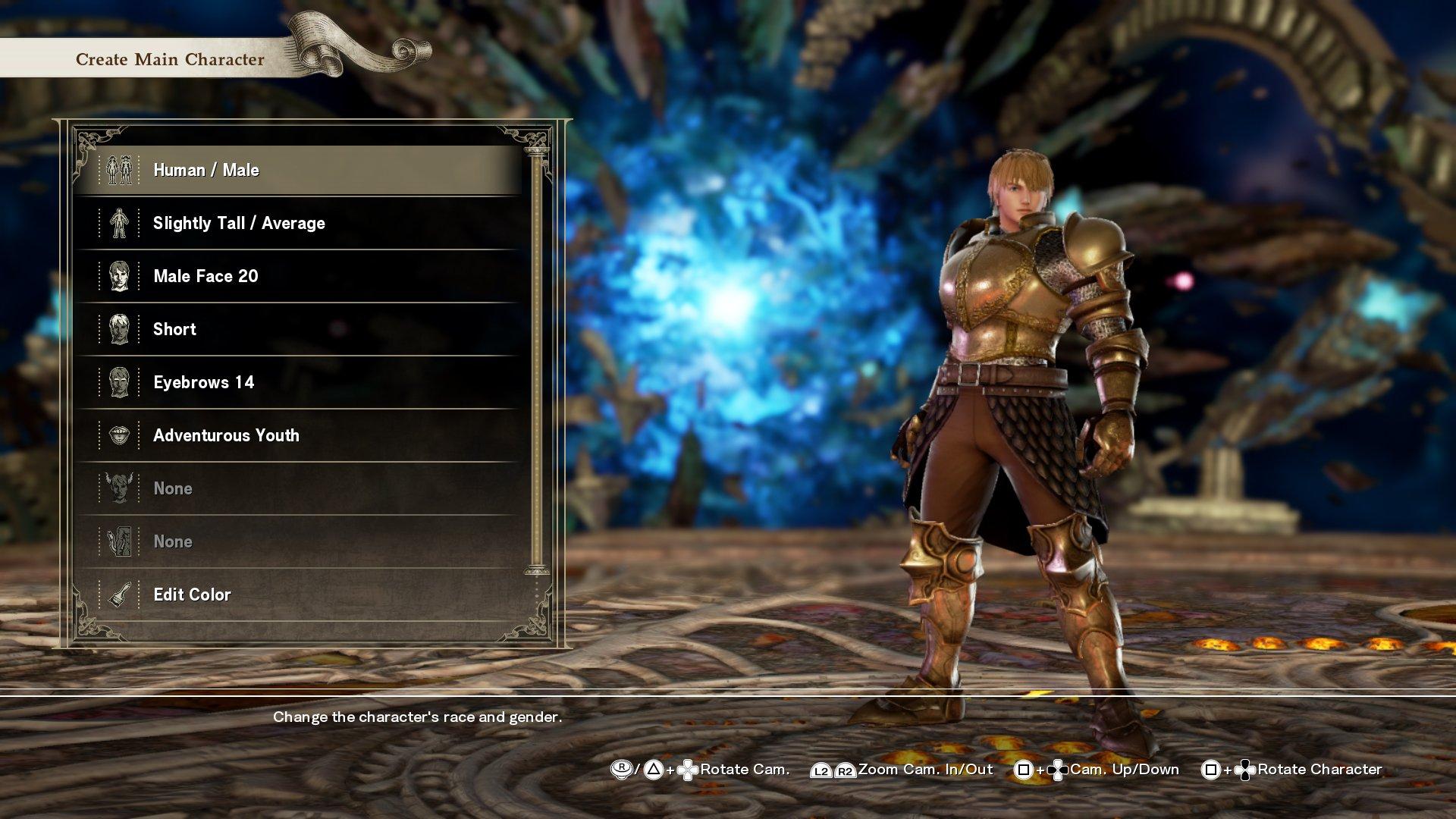
Task: Select the Eyebrows 14 face icon
Action: point(120,382)
